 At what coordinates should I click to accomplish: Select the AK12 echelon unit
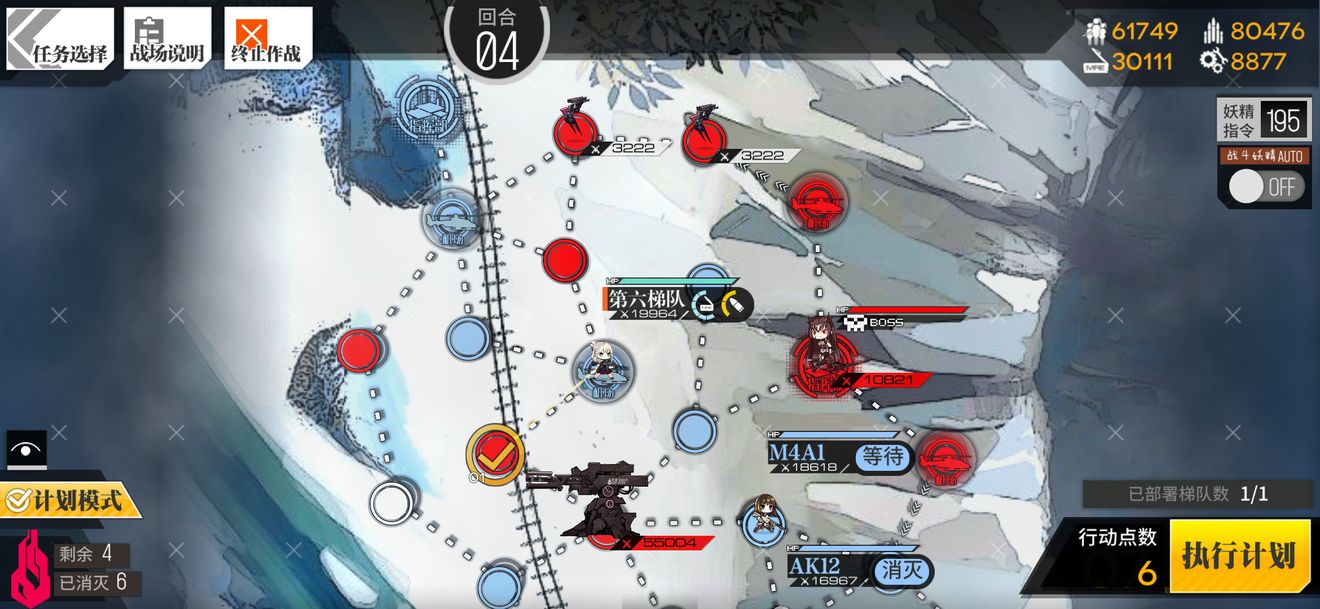pyautogui.click(x=764, y=522)
